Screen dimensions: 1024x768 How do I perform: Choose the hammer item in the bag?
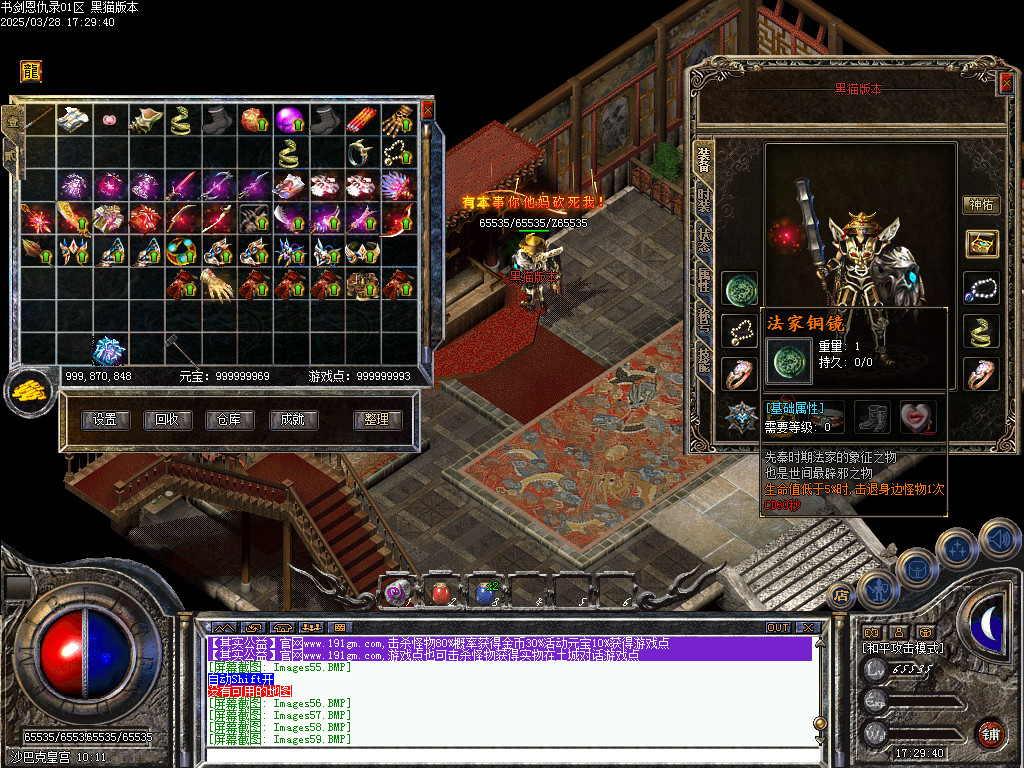172,347
